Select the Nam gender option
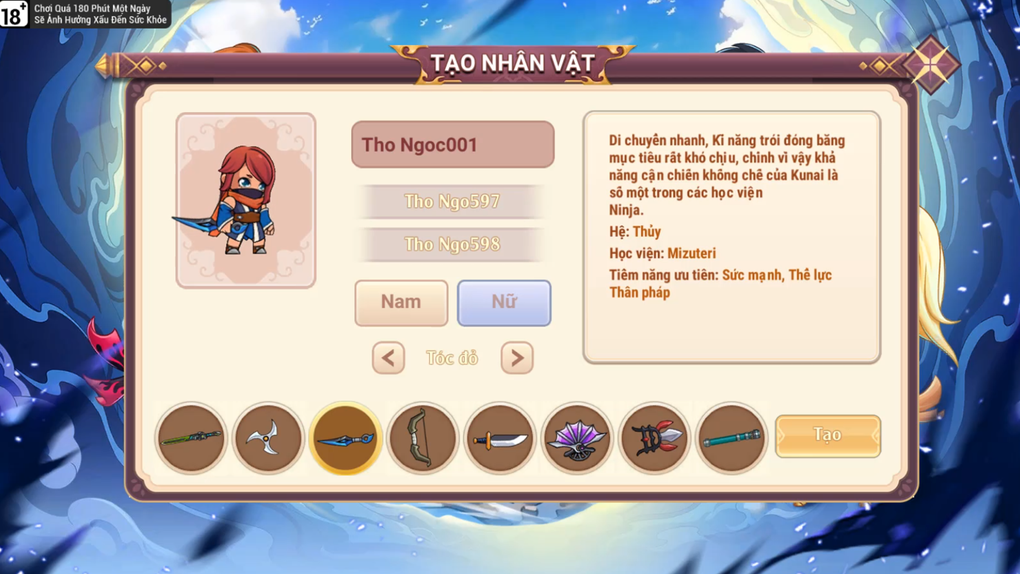Image resolution: width=1020 pixels, height=574 pixels. coord(401,302)
